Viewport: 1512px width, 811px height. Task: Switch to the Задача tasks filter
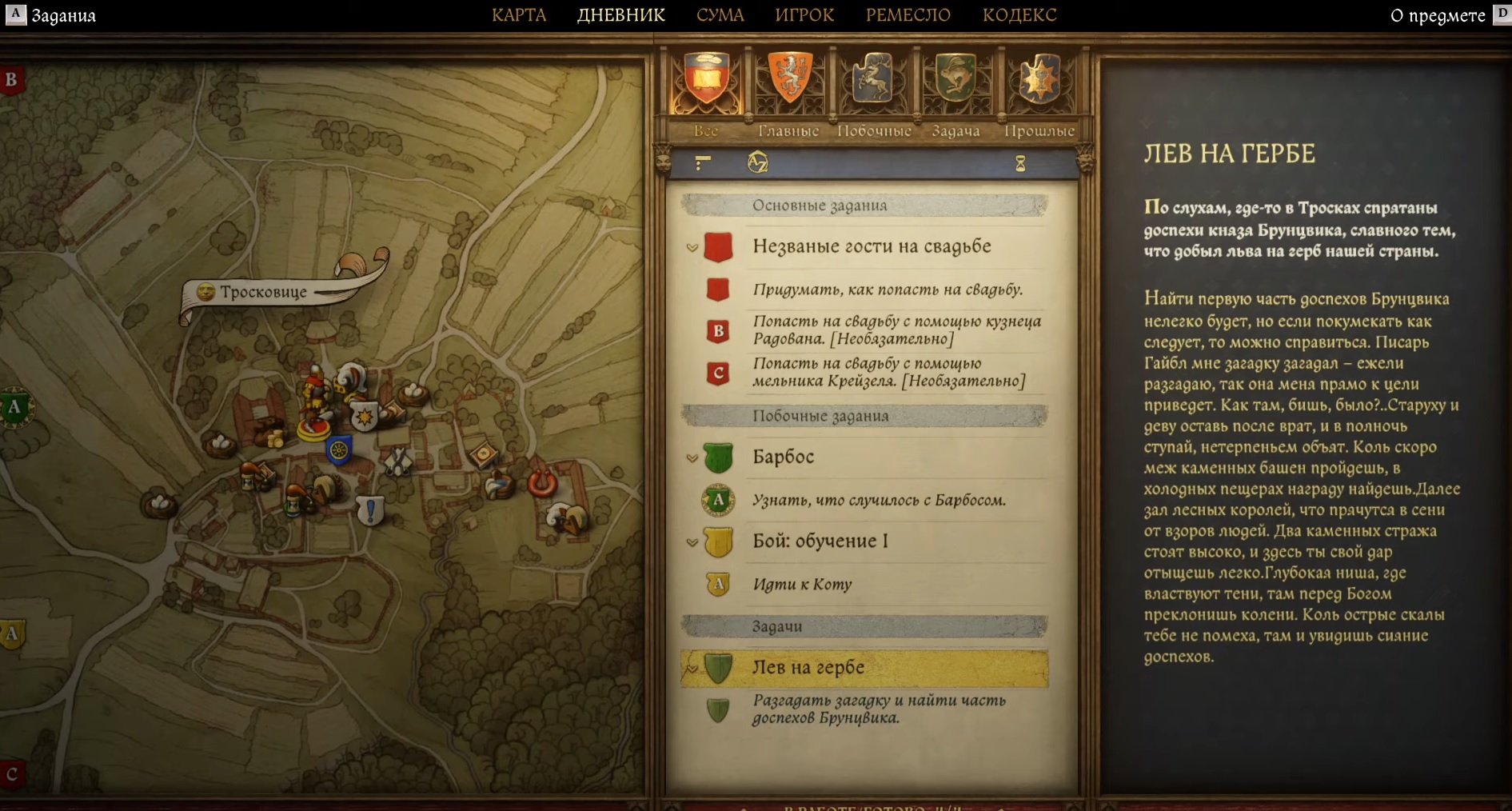pos(956,88)
